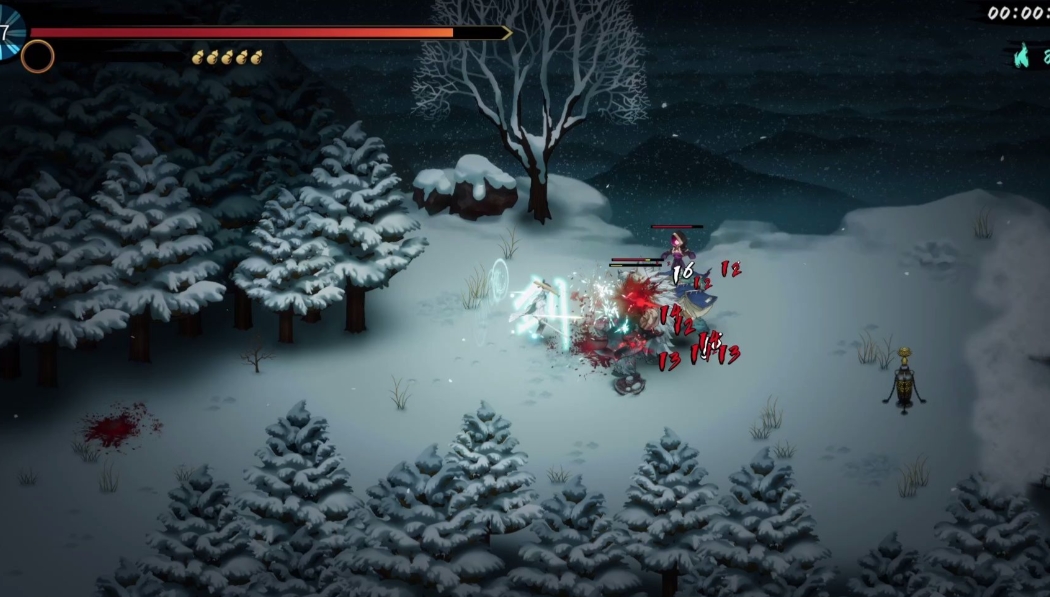This screenshot has height=597, width=1050.
Task: Click the empty orange-ringed skill slot
Action: tap(37, 56)
